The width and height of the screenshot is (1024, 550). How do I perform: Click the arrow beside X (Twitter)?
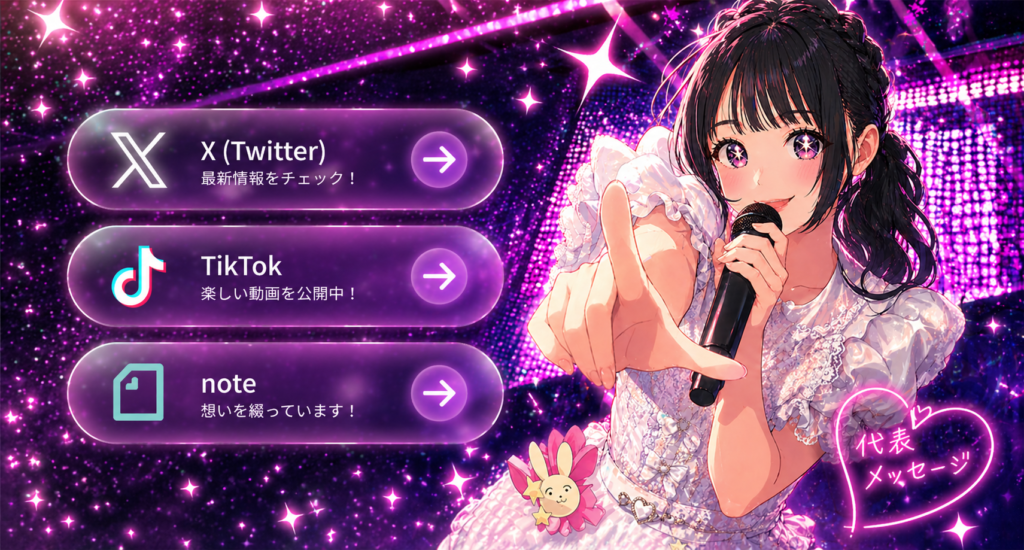point(439,160)
